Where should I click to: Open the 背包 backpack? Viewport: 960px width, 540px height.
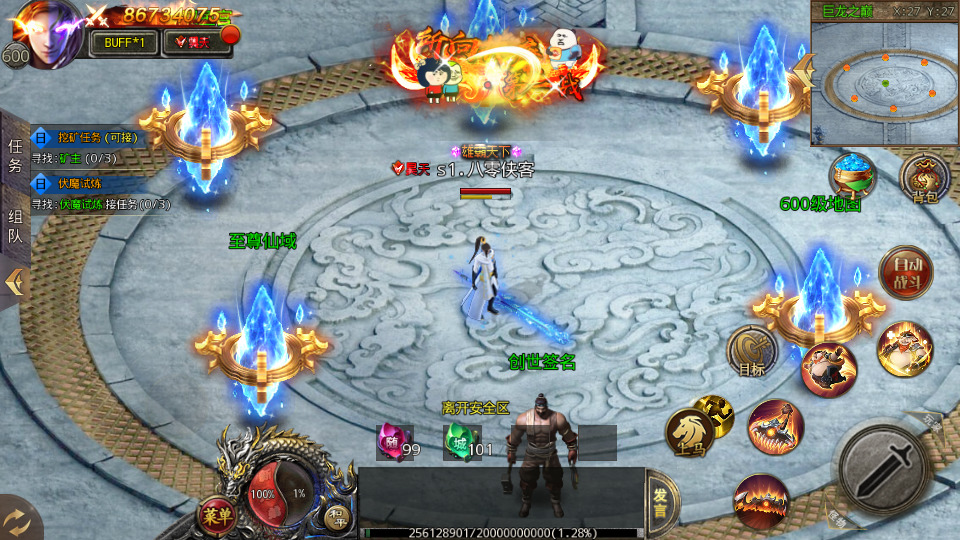[x=924, y=178]
